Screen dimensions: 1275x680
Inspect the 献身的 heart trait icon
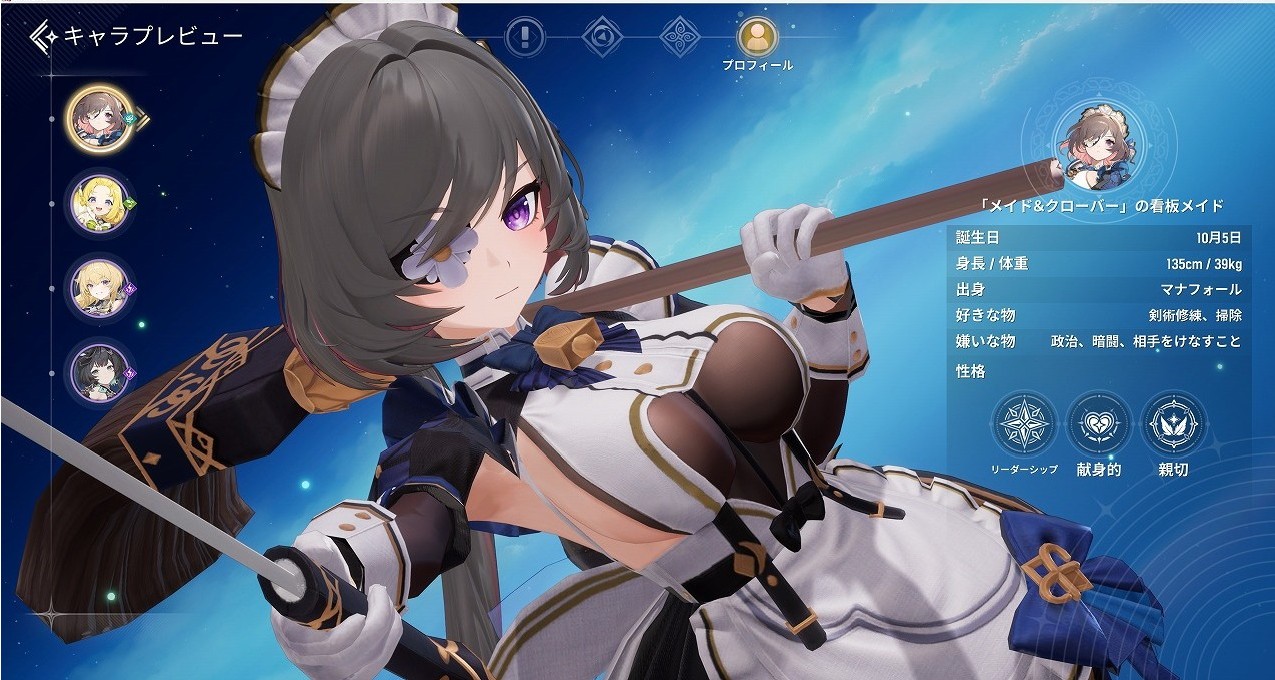[x=1098, y=425]
